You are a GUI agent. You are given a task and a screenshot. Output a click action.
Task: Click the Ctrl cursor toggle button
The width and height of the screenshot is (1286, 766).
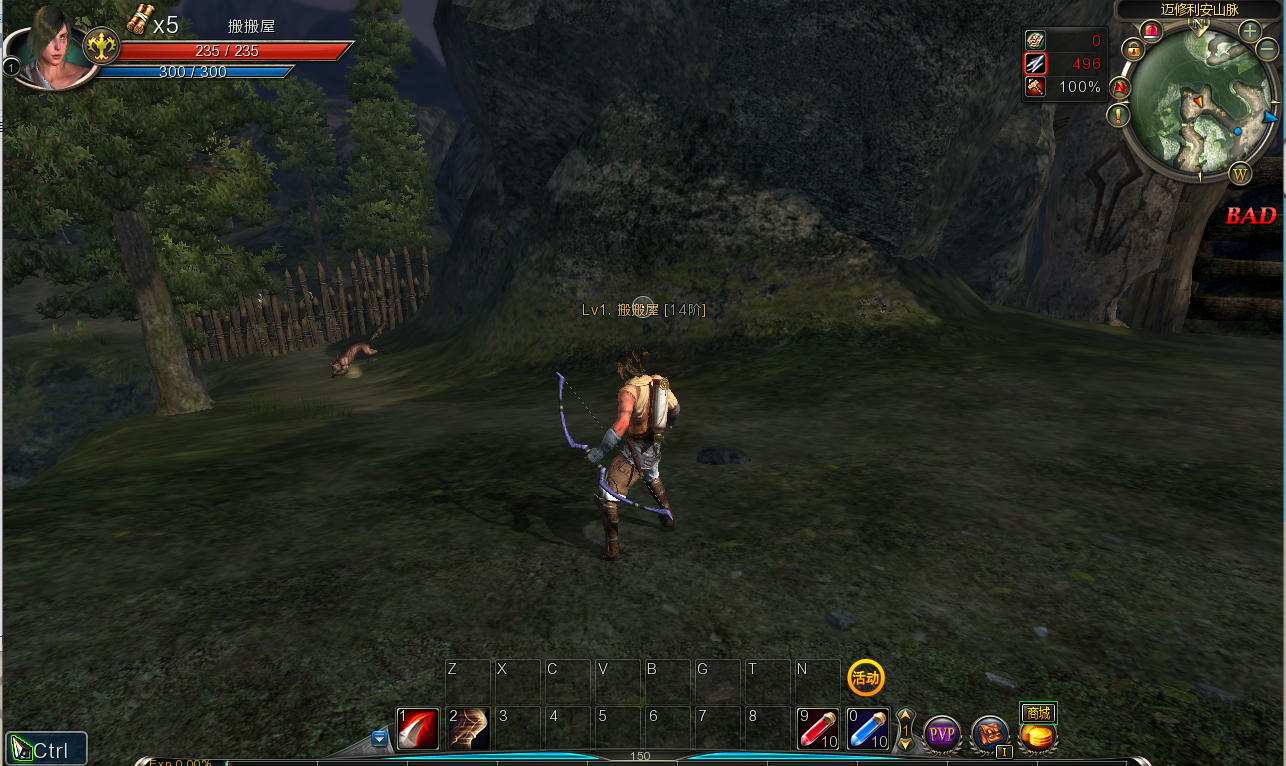pyautogui.click(x=46, y=749)
